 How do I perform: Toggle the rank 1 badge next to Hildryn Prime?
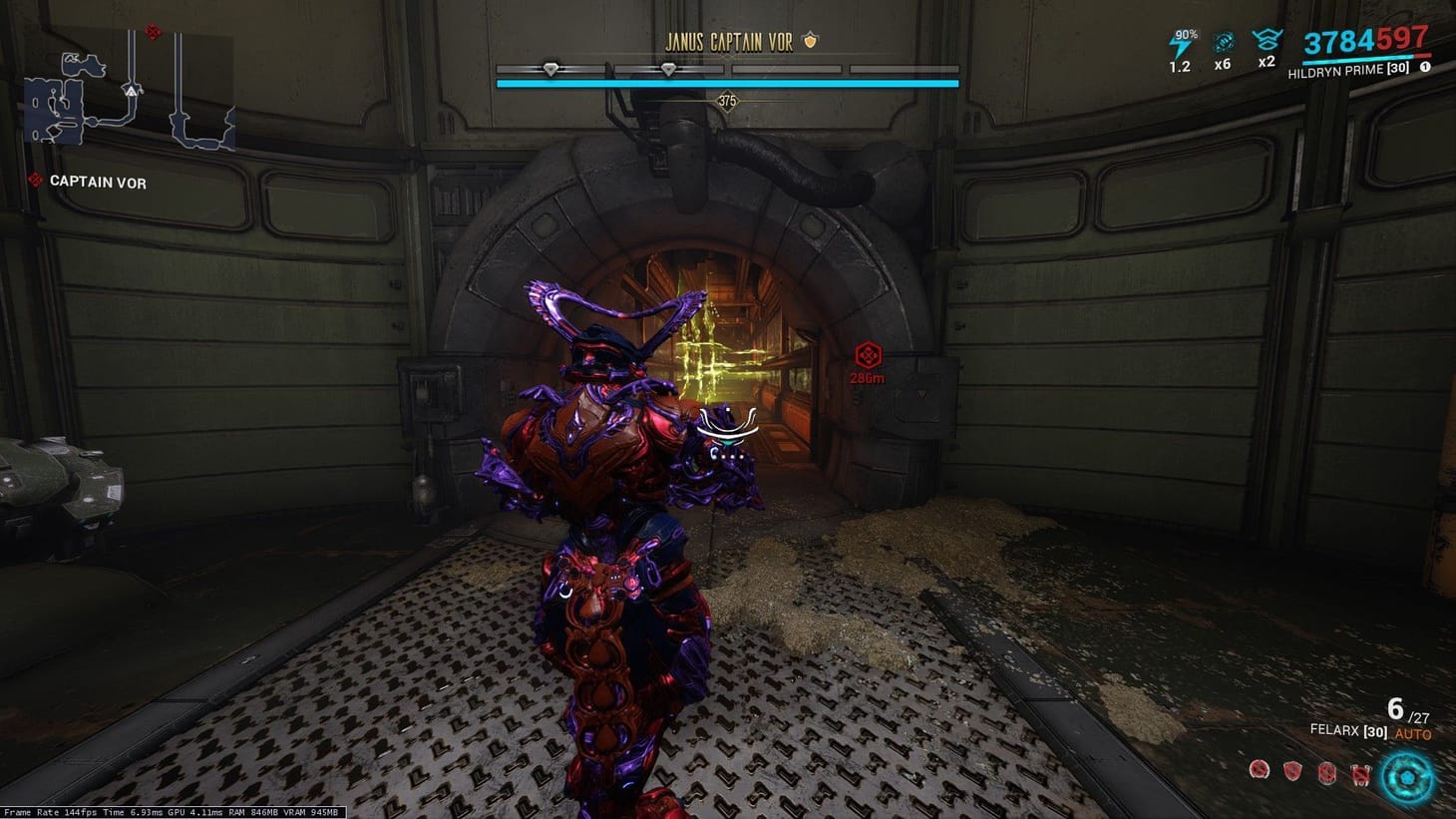point(1425,68)
